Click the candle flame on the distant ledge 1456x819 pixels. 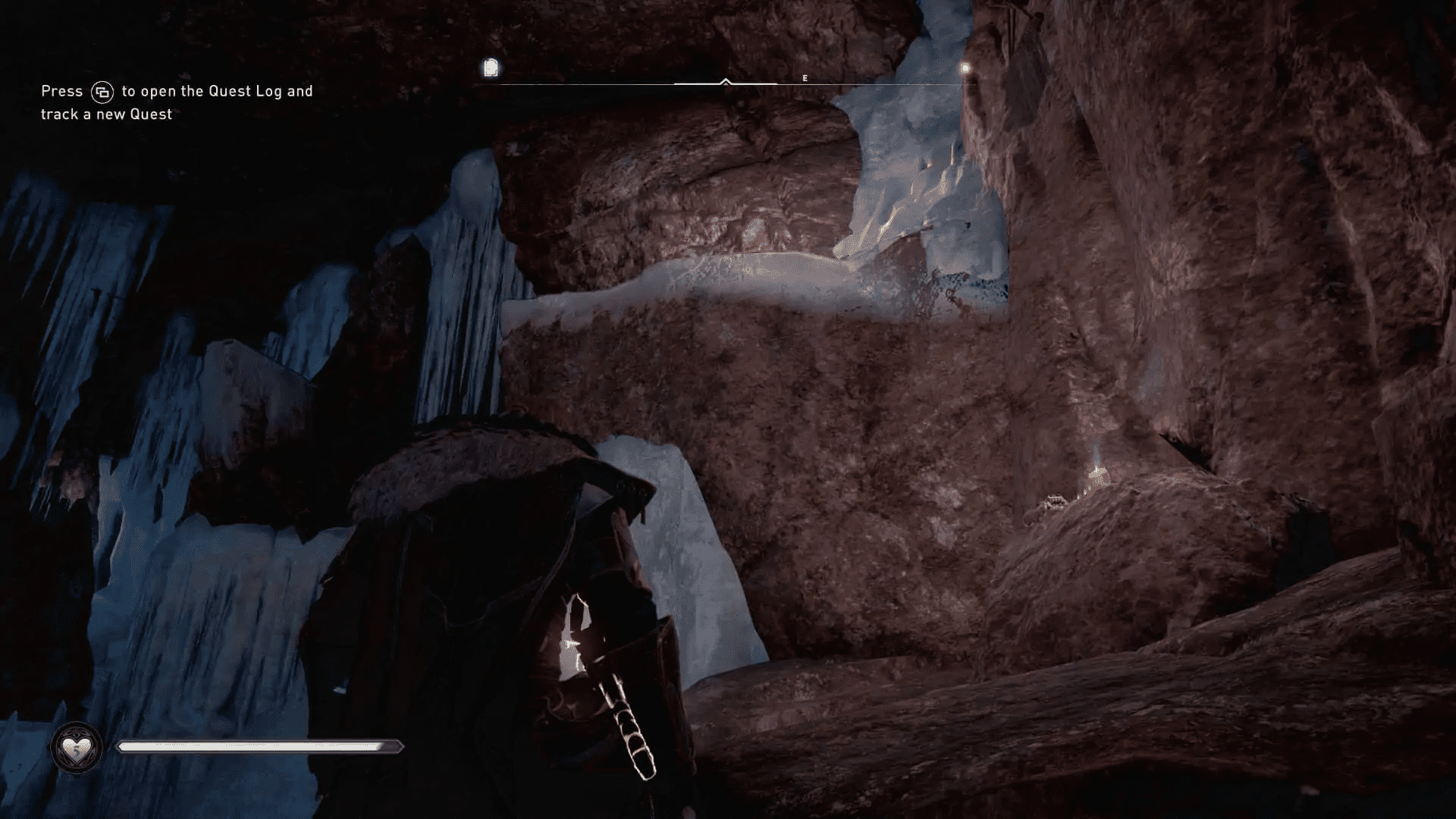click(x=1095, y=470)
